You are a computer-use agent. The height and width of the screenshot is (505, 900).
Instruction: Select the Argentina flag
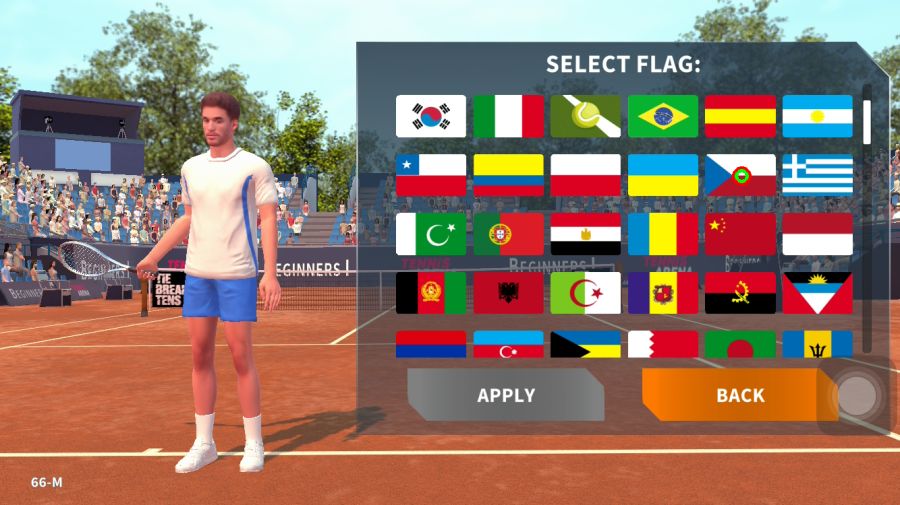tap(817, 116)
